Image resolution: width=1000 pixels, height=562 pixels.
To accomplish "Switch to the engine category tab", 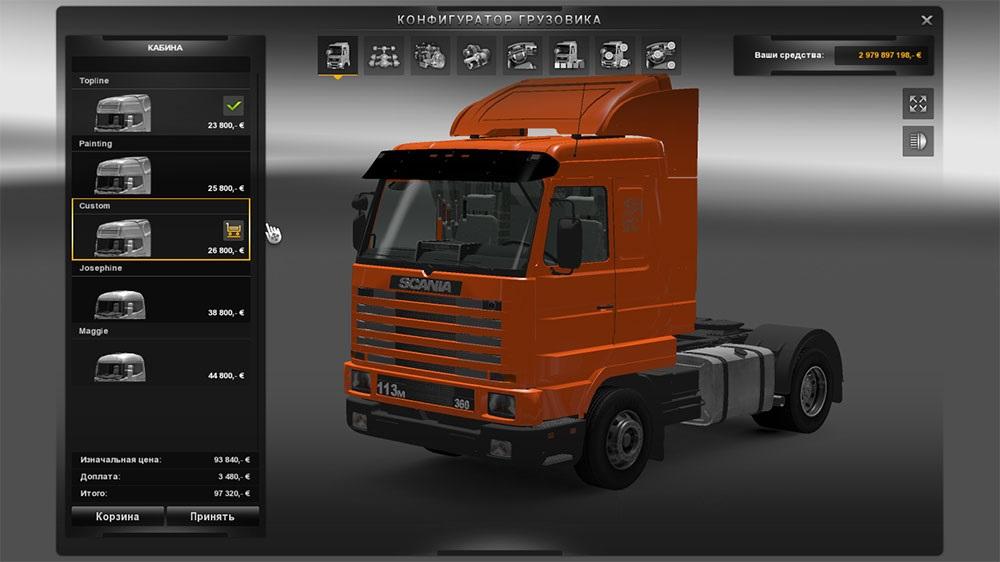I will [430, 55].
